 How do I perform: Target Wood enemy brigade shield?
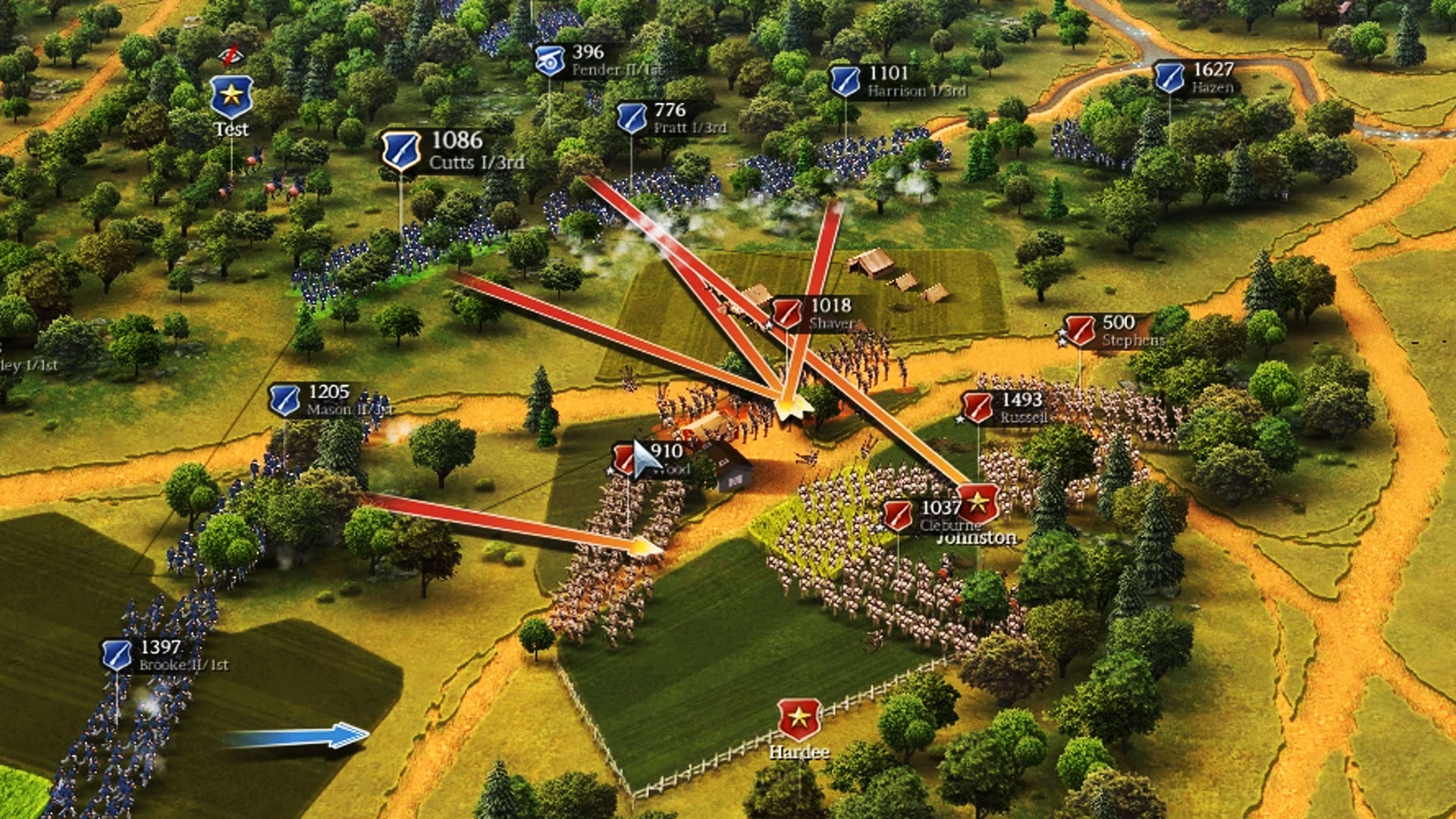[x=625, y=460]
